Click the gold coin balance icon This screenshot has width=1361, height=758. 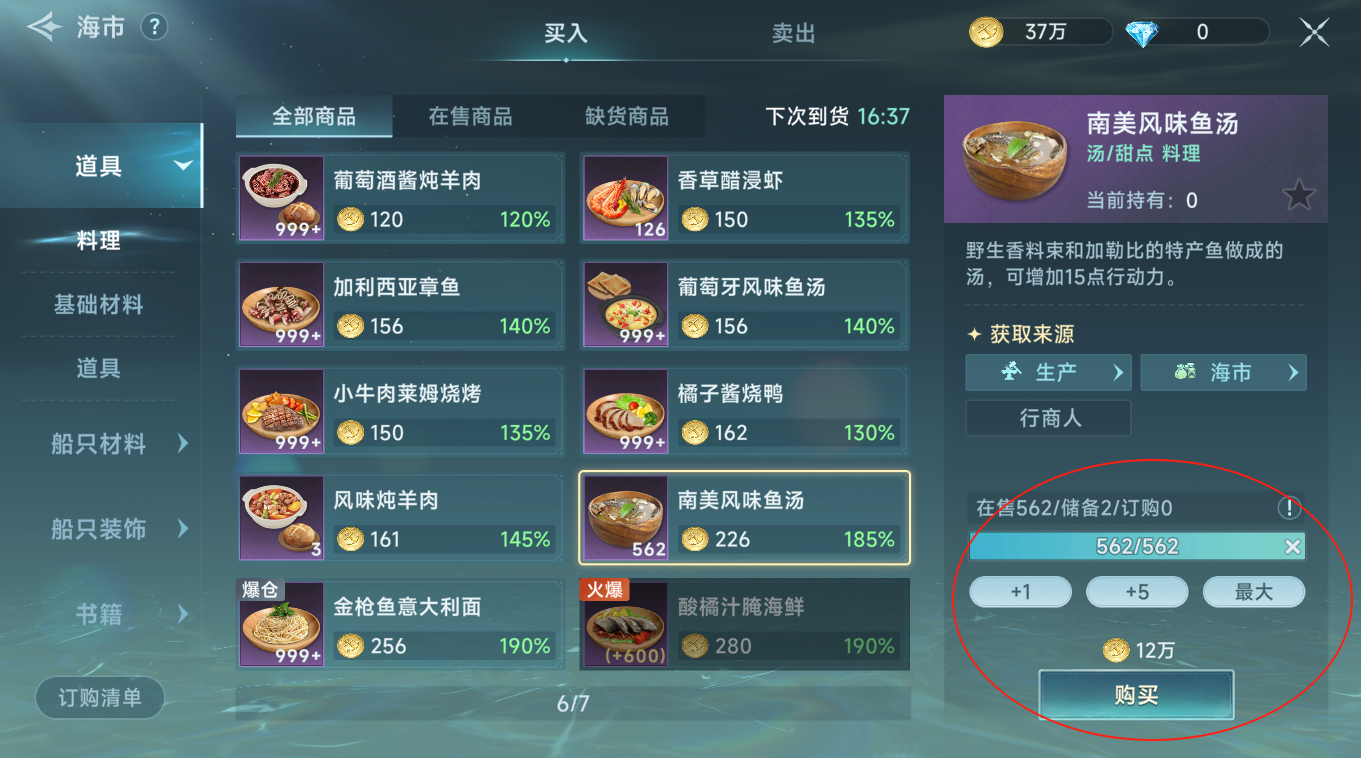click(985, 31)
